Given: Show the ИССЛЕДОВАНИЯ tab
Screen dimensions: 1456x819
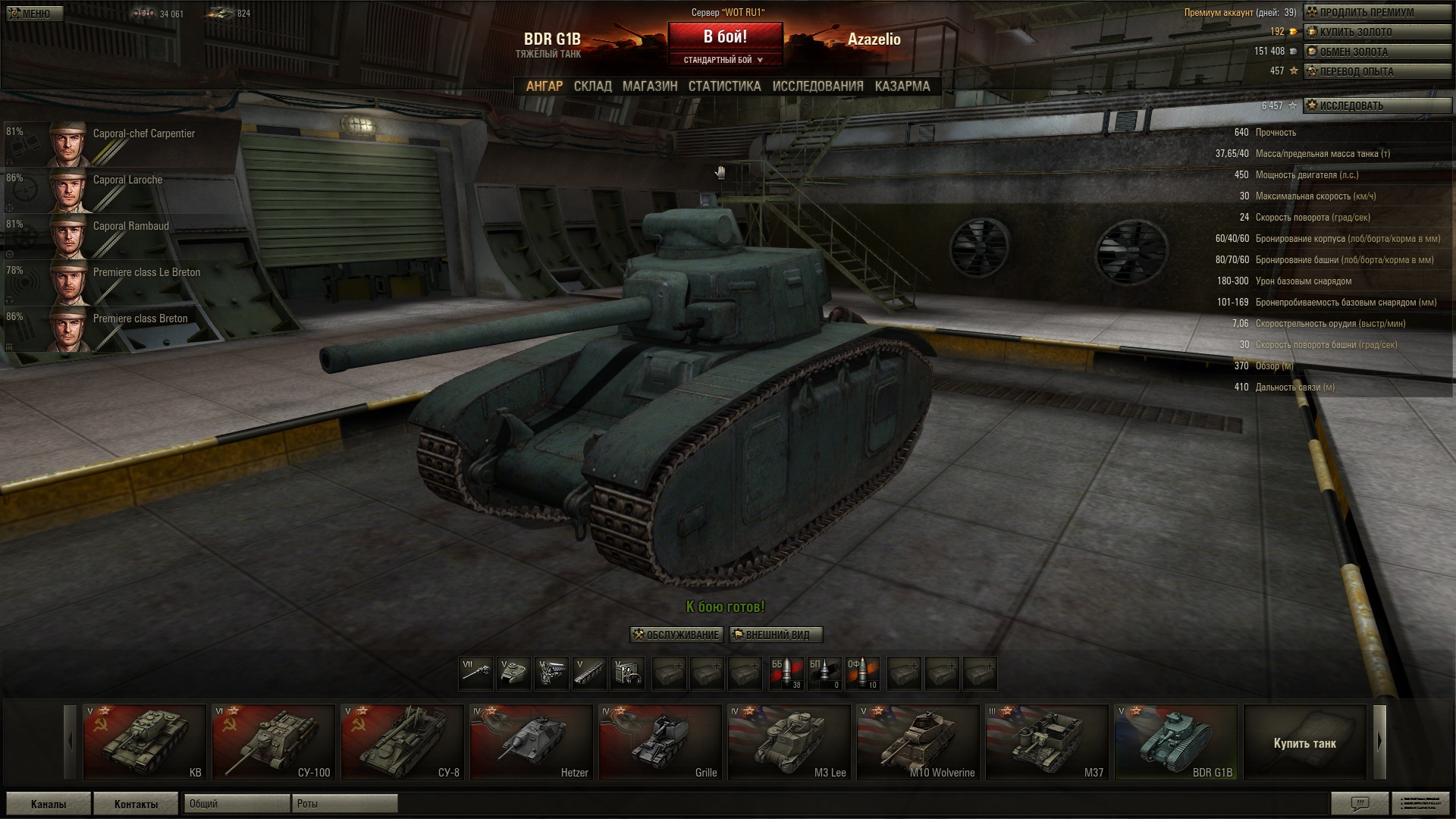Looking at the screenshot, I should coord(817,86).
